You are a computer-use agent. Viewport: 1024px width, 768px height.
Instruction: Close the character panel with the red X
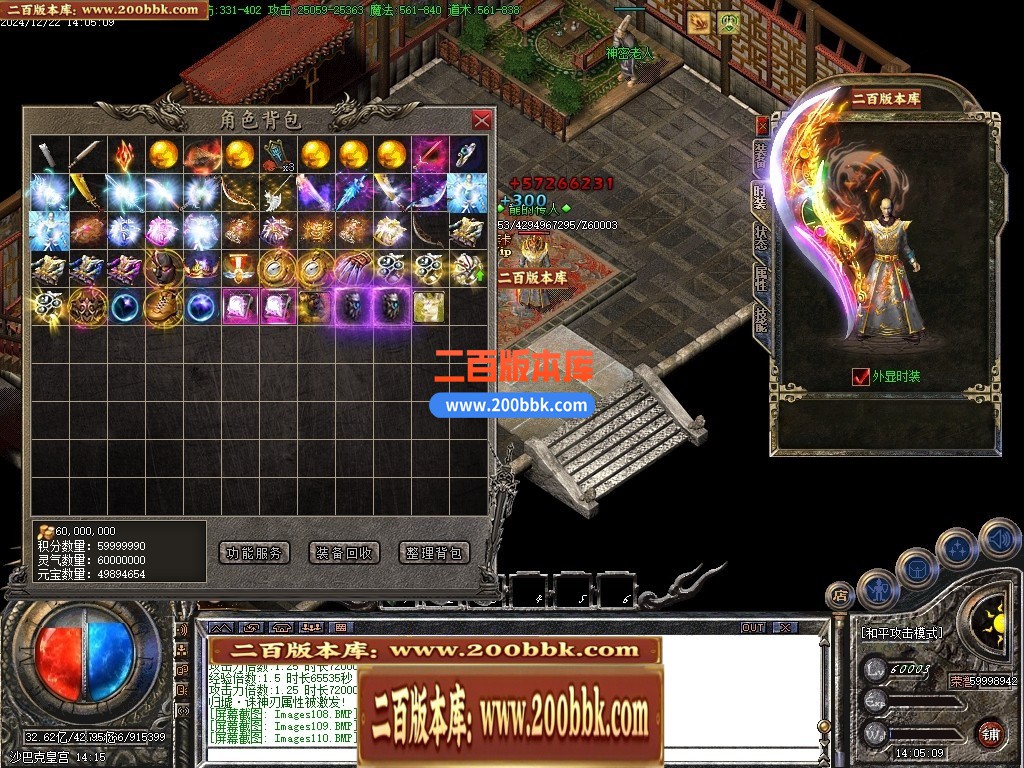[762, 126]
